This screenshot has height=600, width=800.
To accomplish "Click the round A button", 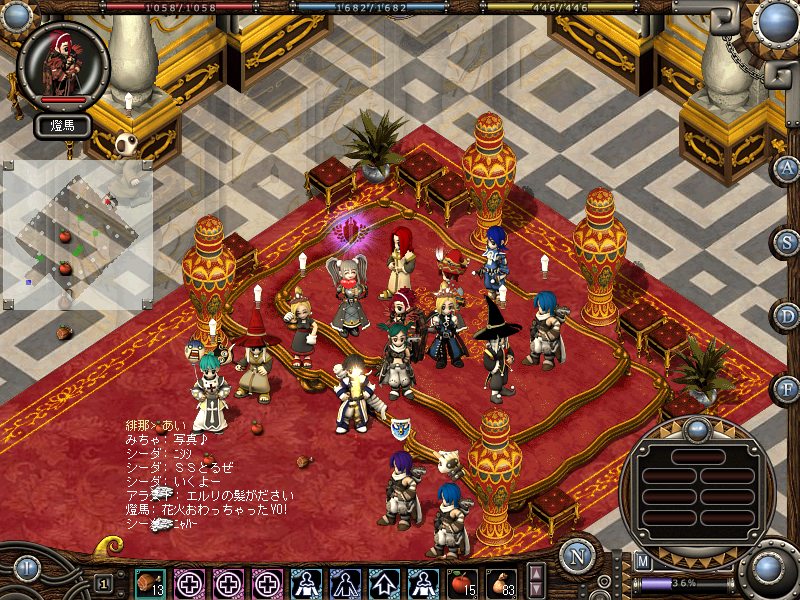I will (787, 168).
